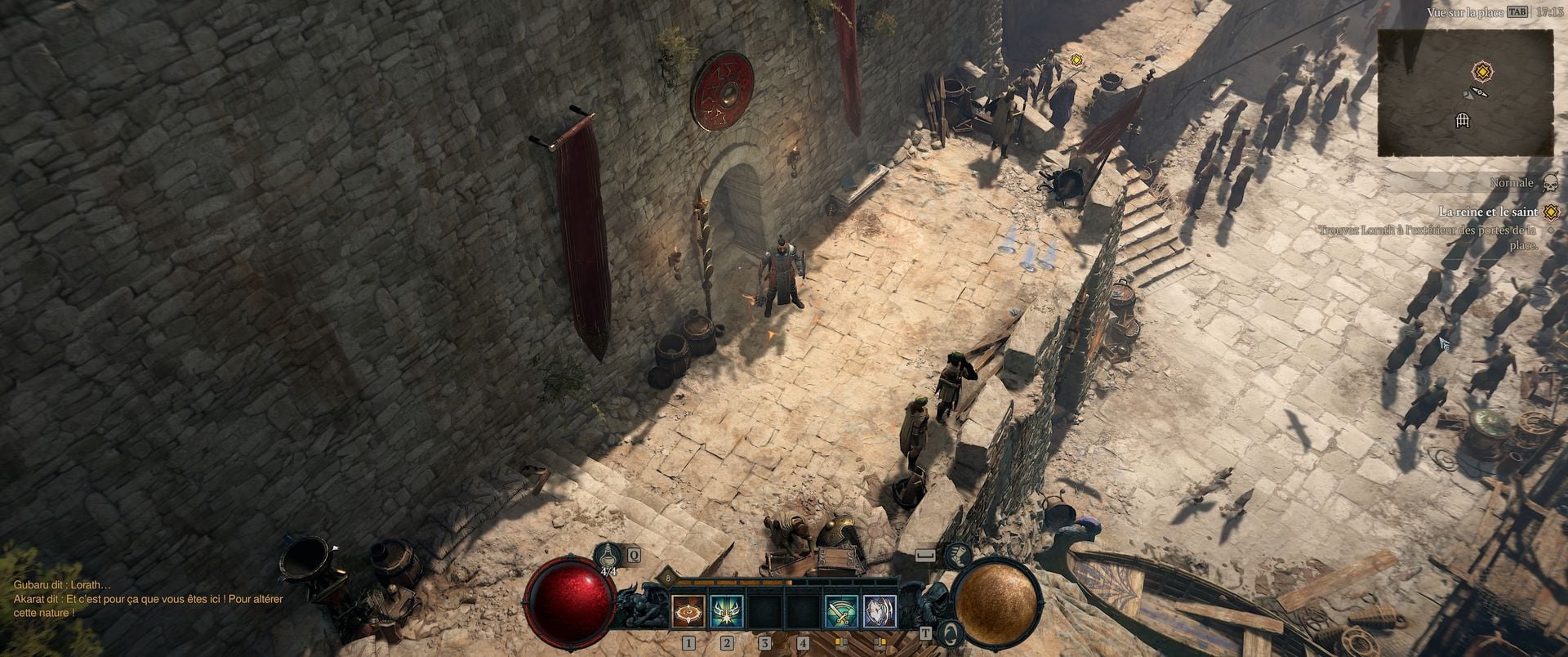1568x657 pixels.
Task: Select the quest marker on the minimap
Action: (1480, 71)
